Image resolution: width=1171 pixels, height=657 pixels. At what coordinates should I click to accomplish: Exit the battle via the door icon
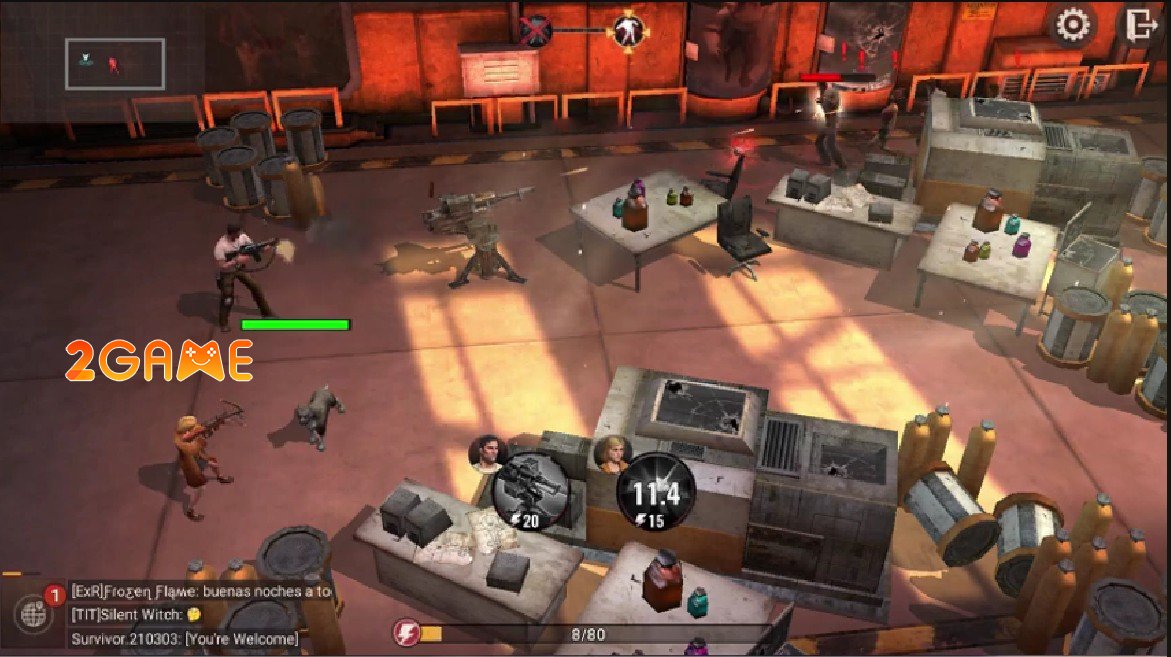point(1140,25)
